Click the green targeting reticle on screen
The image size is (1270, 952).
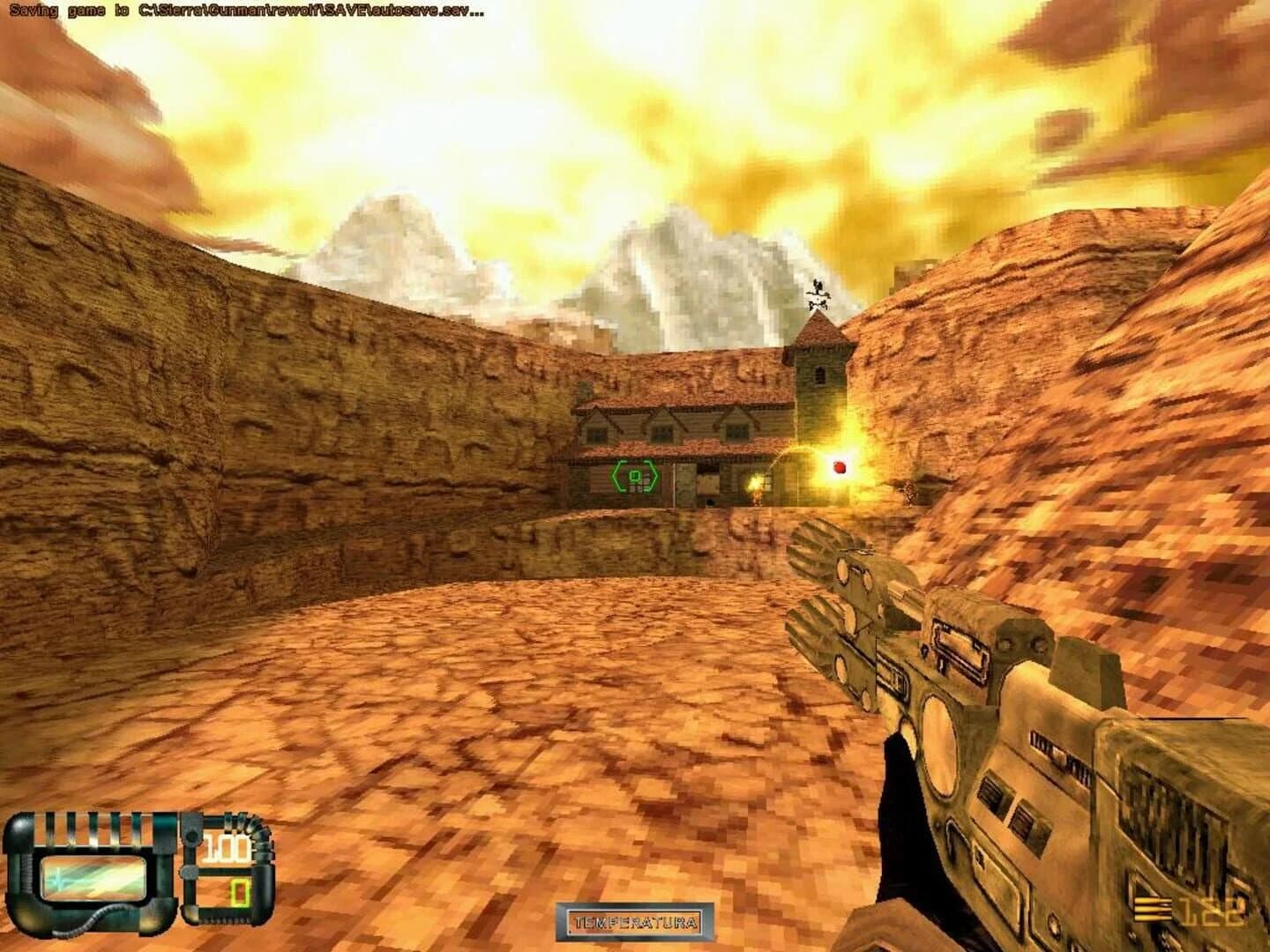pos(634,475)
